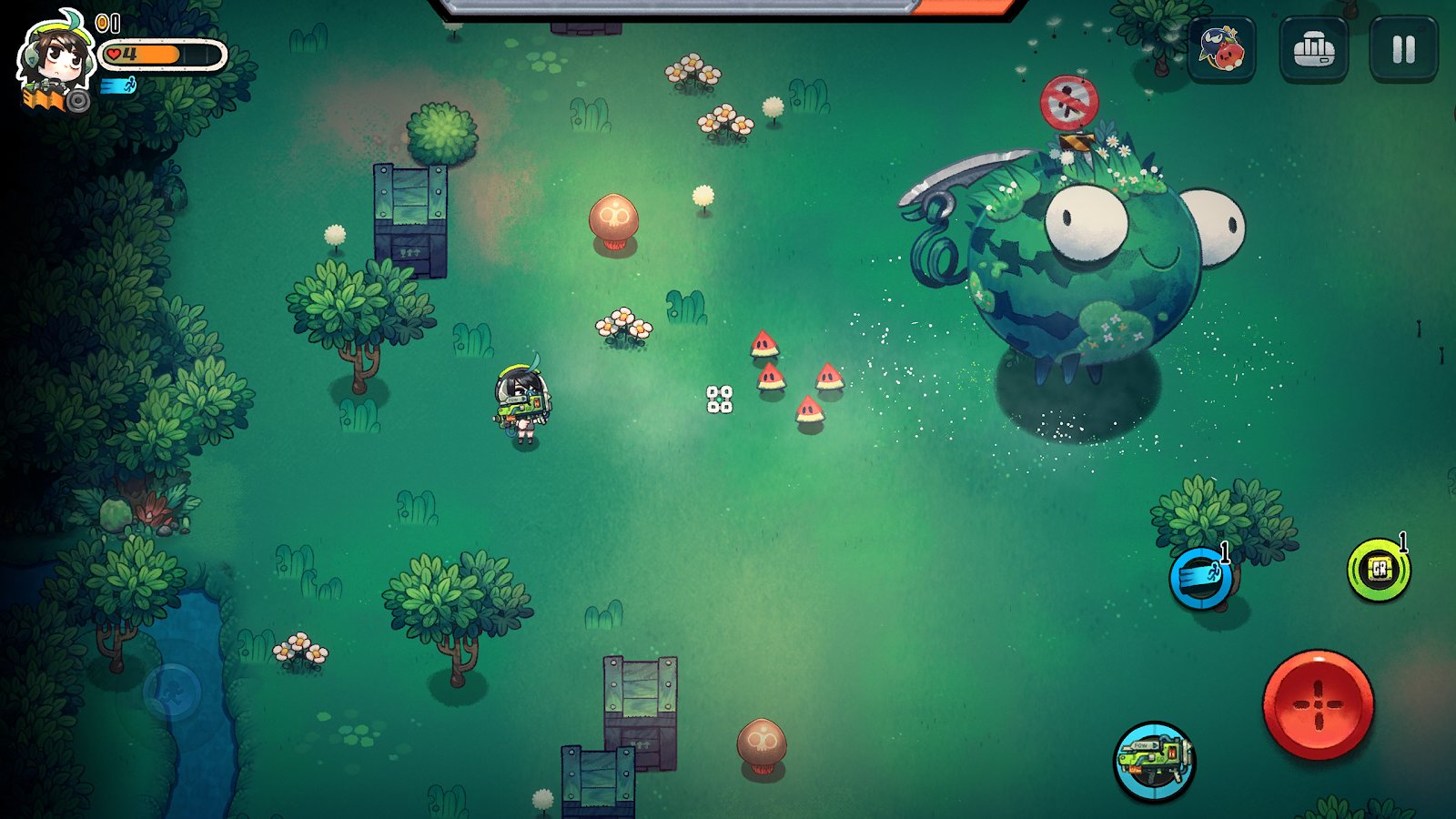Open the companion pet menu

tap(1224, 53)
